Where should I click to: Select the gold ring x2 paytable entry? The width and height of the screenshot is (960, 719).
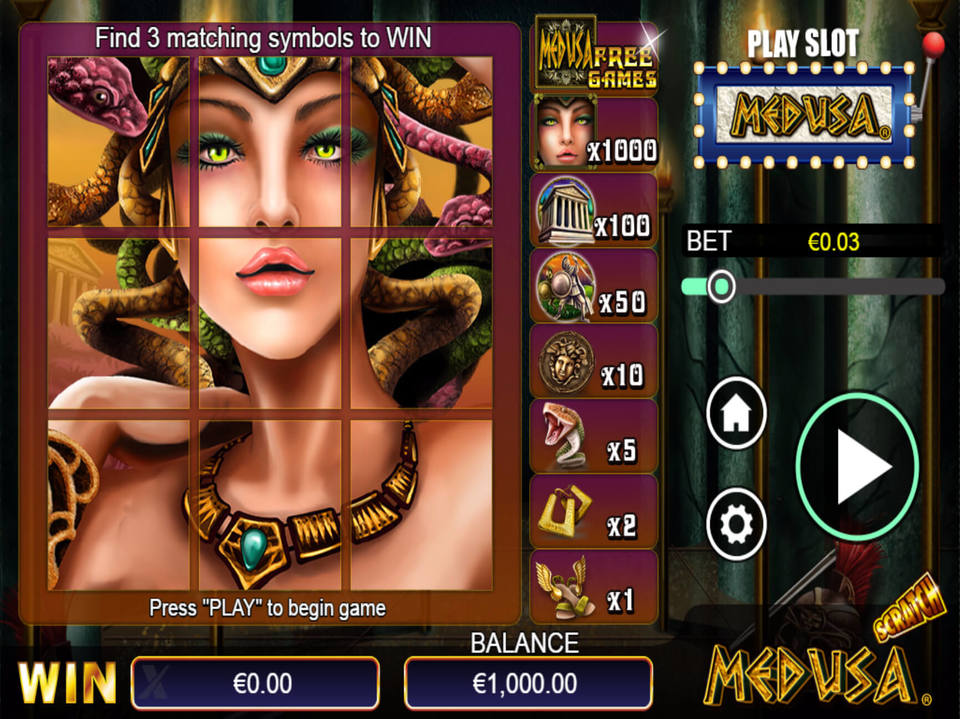[x=594, y=511]
